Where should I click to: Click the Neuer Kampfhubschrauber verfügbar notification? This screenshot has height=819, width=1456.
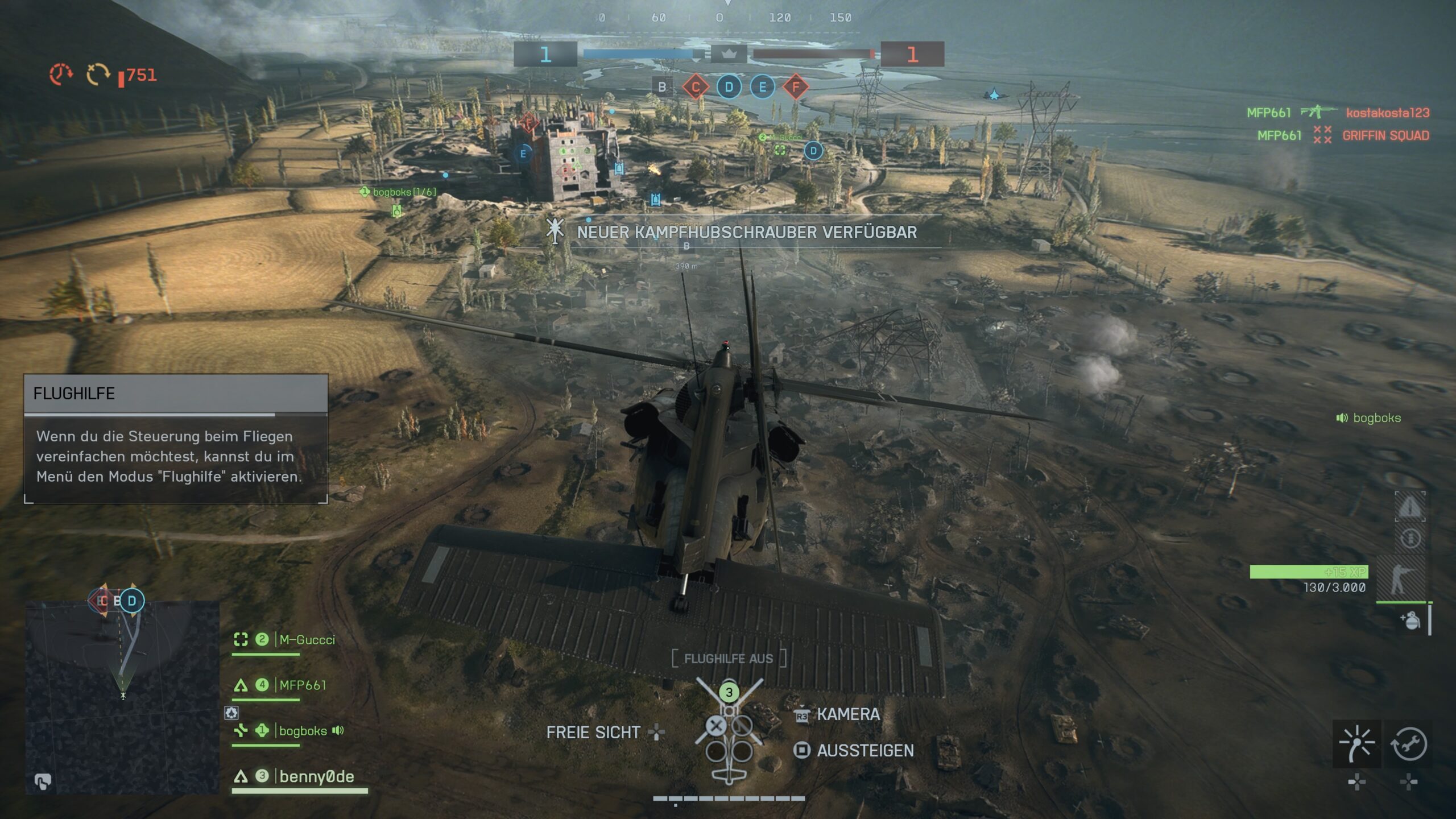coord(746,232)
